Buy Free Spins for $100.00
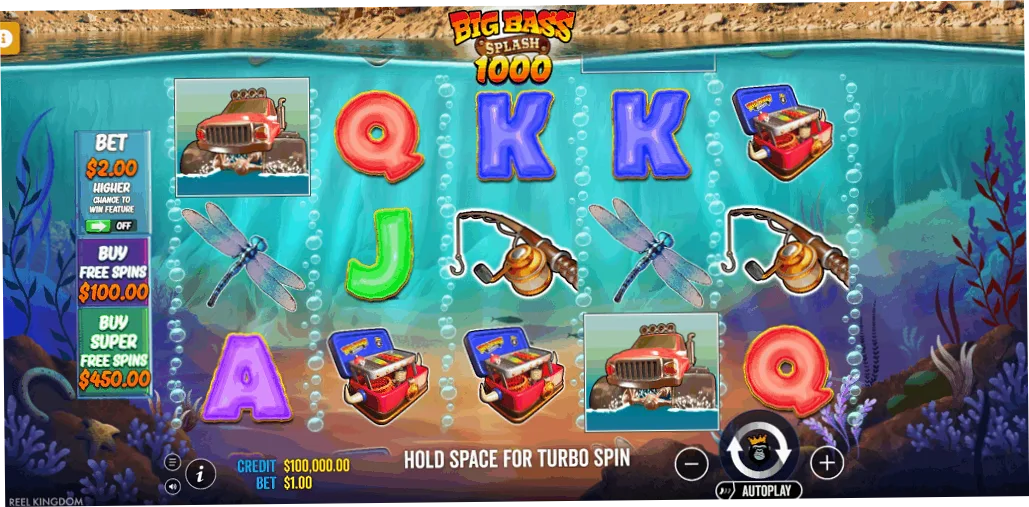Viewport: 1029px width, 507px height. pos(113,272)
